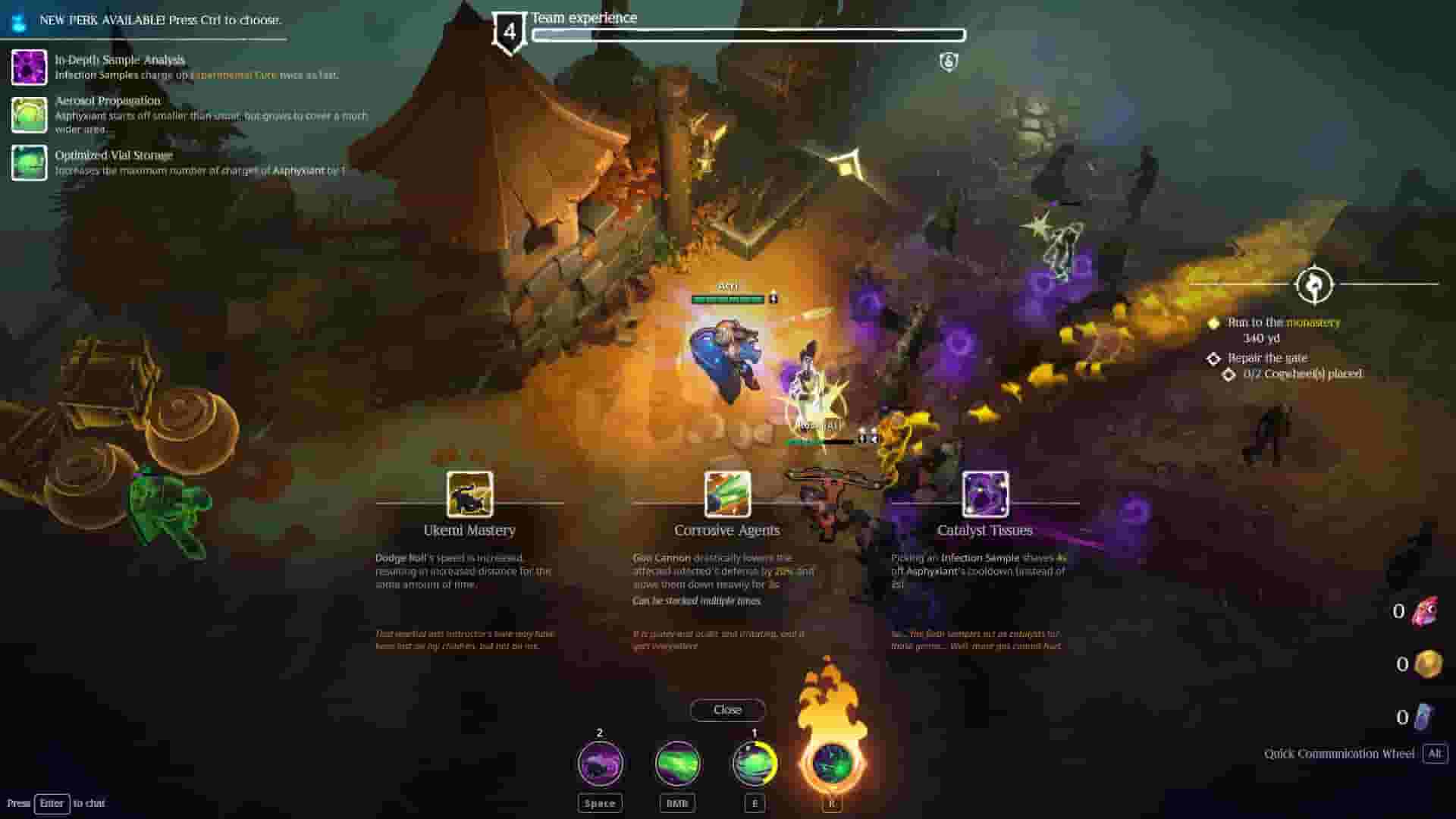Click the Dodge Roll ability above Space
This screenshot has width=1456, height=819.
coord(599,764)
